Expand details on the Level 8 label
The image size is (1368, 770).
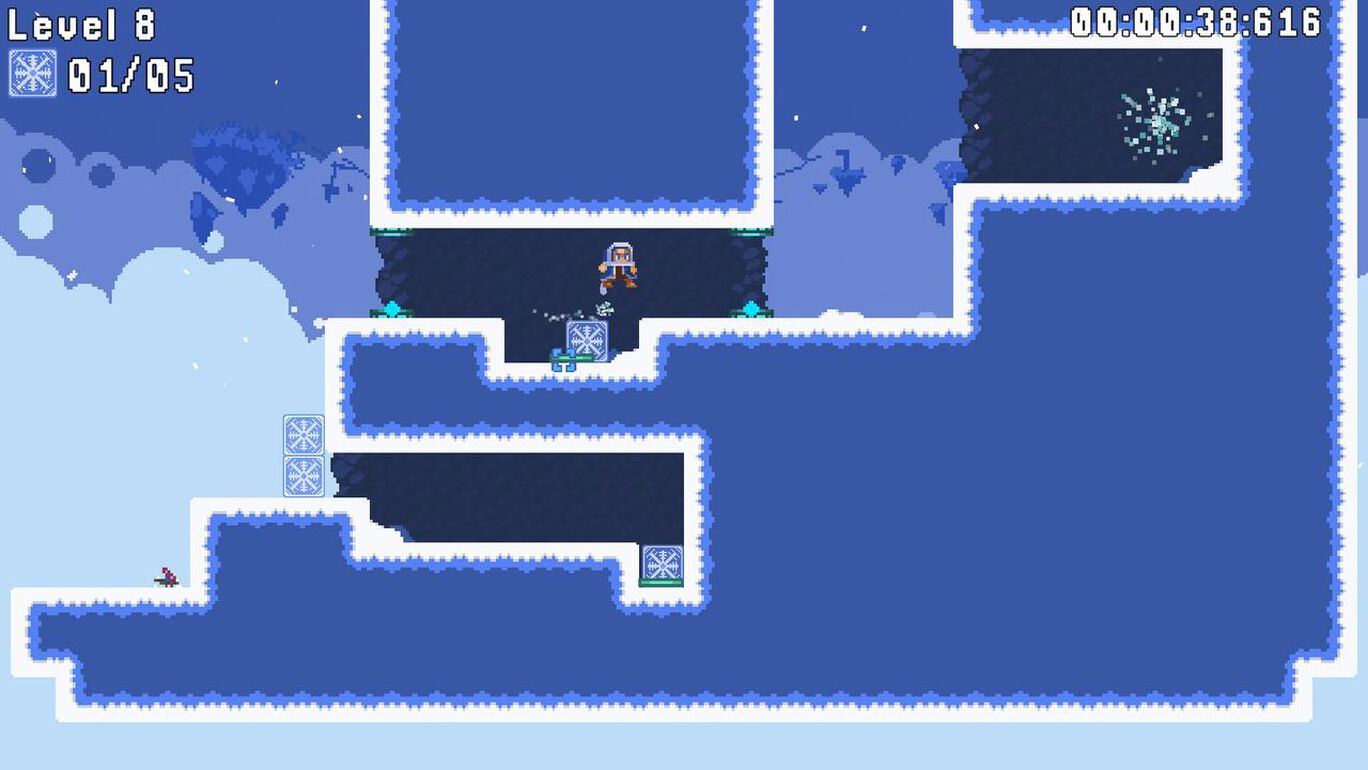[80, 26]
